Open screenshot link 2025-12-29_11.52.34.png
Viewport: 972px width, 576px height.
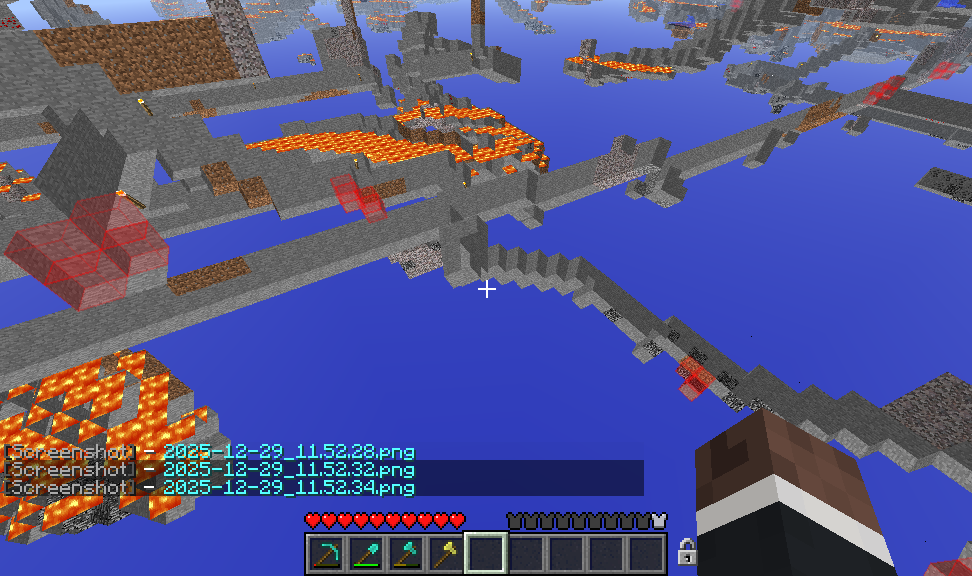coord(288,488)
